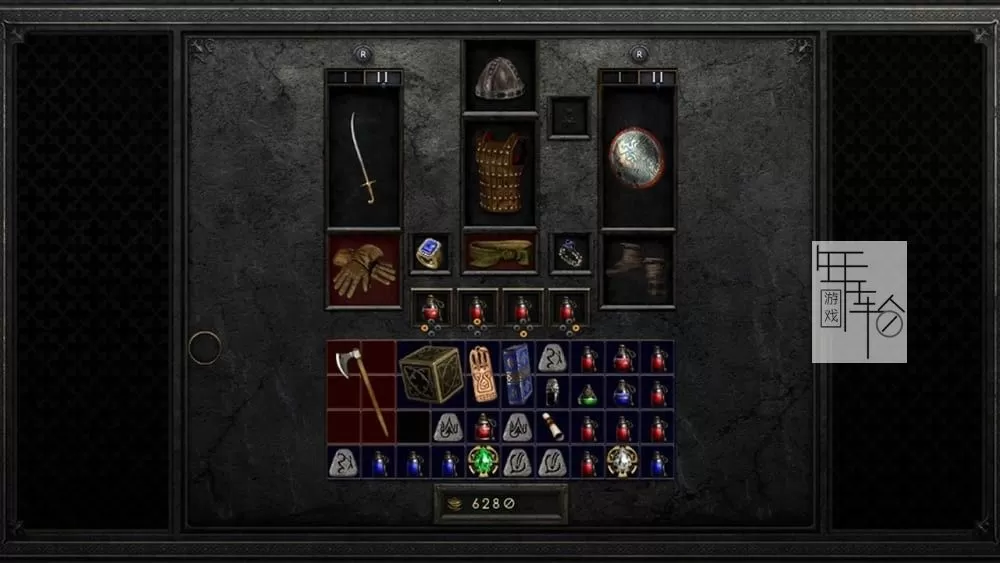
Task: Pick up the equipped studded body armor
Action: click(499, 170)
